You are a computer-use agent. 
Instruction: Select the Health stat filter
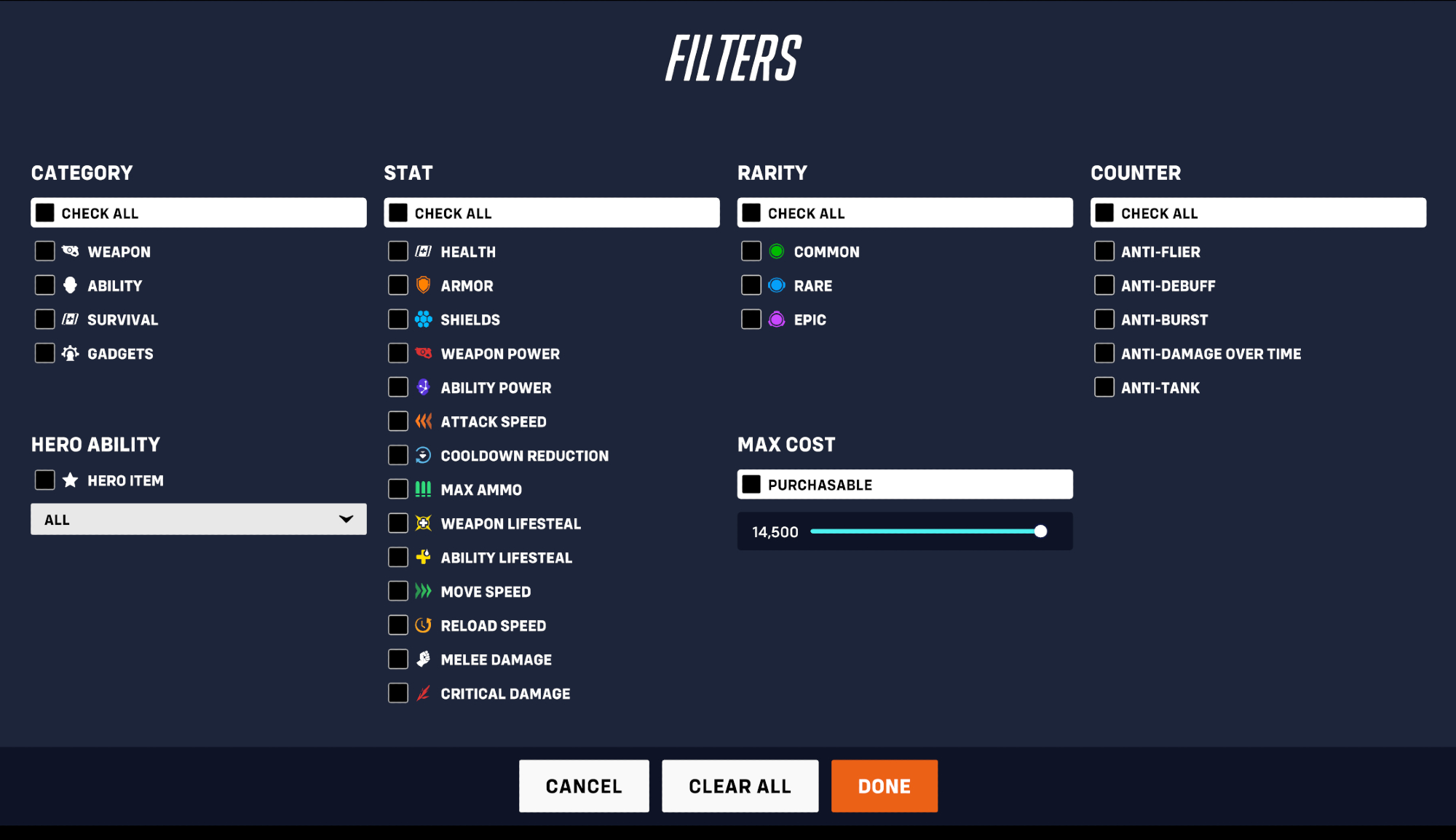click(x=398, y=251)
